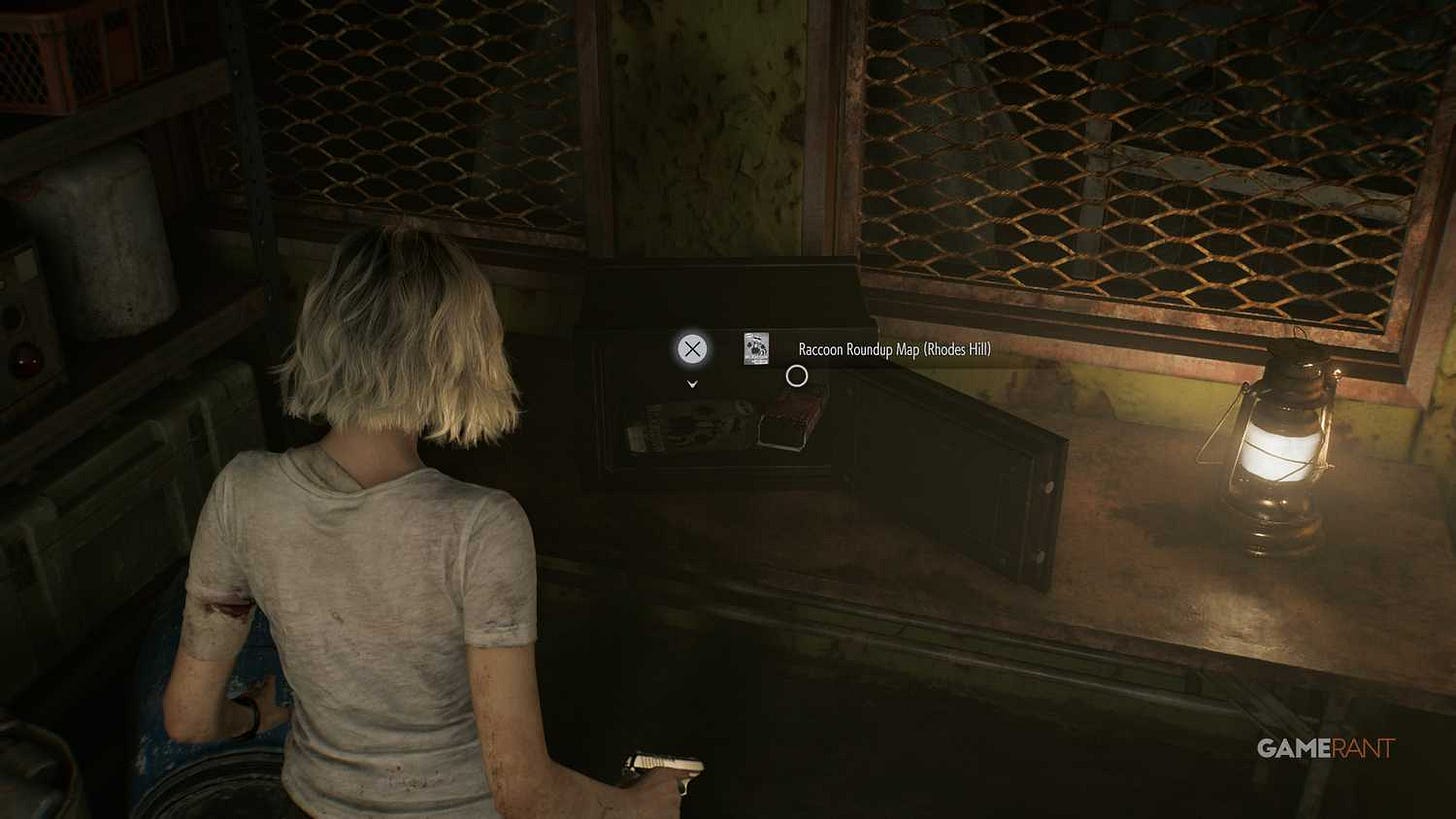Select the Raccoon Roundup Map item thumbnail
The image size is (1456, 819).
757,350
